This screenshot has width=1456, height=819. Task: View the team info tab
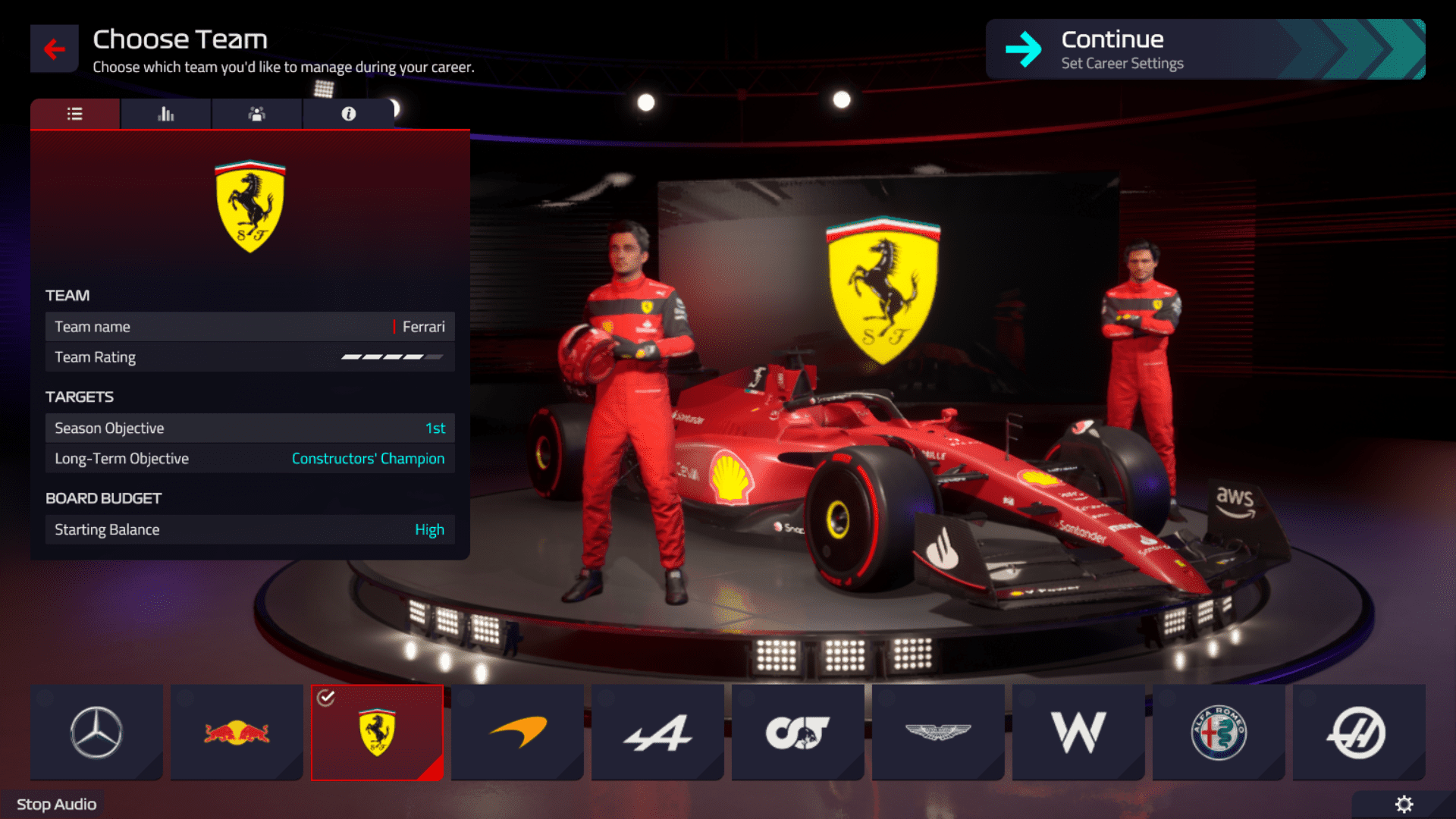pyautogui.click(x=348, y=113)
